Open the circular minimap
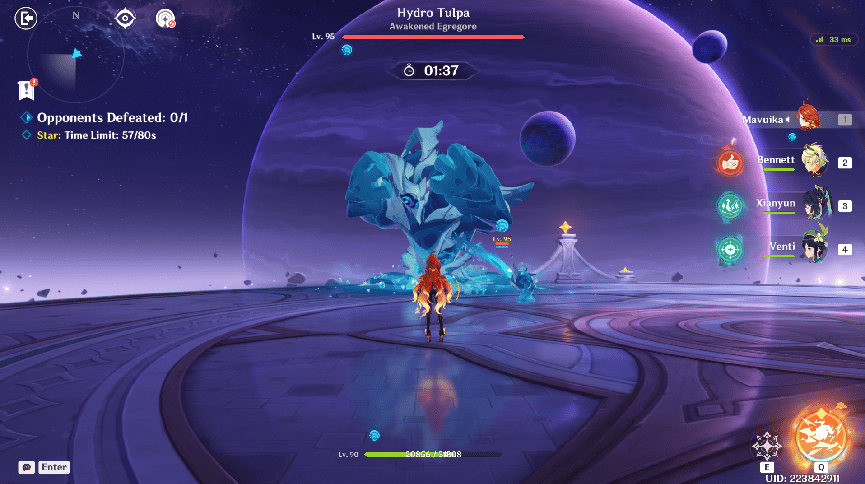Screen dimensions: 865x484 (x=77, y=59)
